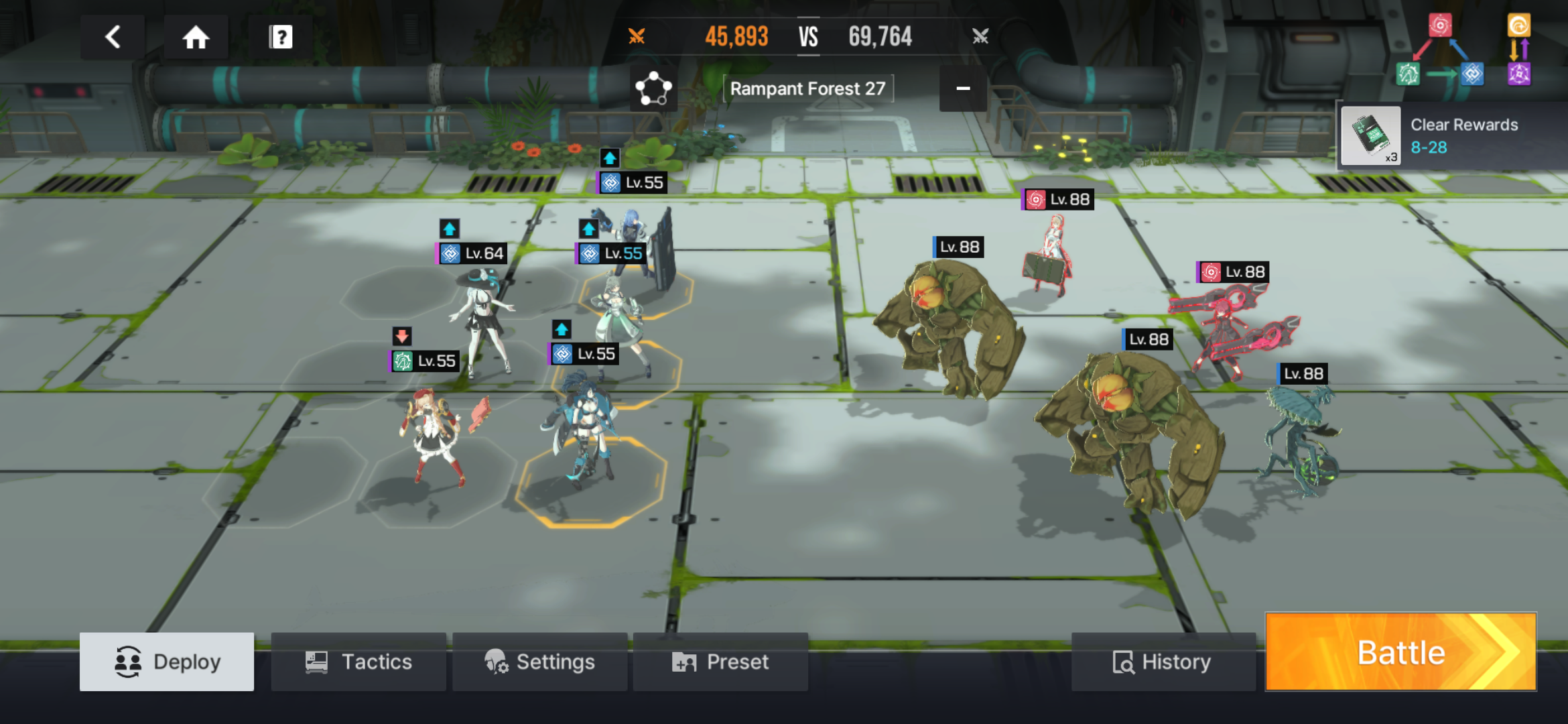Screen dimensions: 1568x724
Task: View the elemental advantage chart
Action: (1463, 50)
